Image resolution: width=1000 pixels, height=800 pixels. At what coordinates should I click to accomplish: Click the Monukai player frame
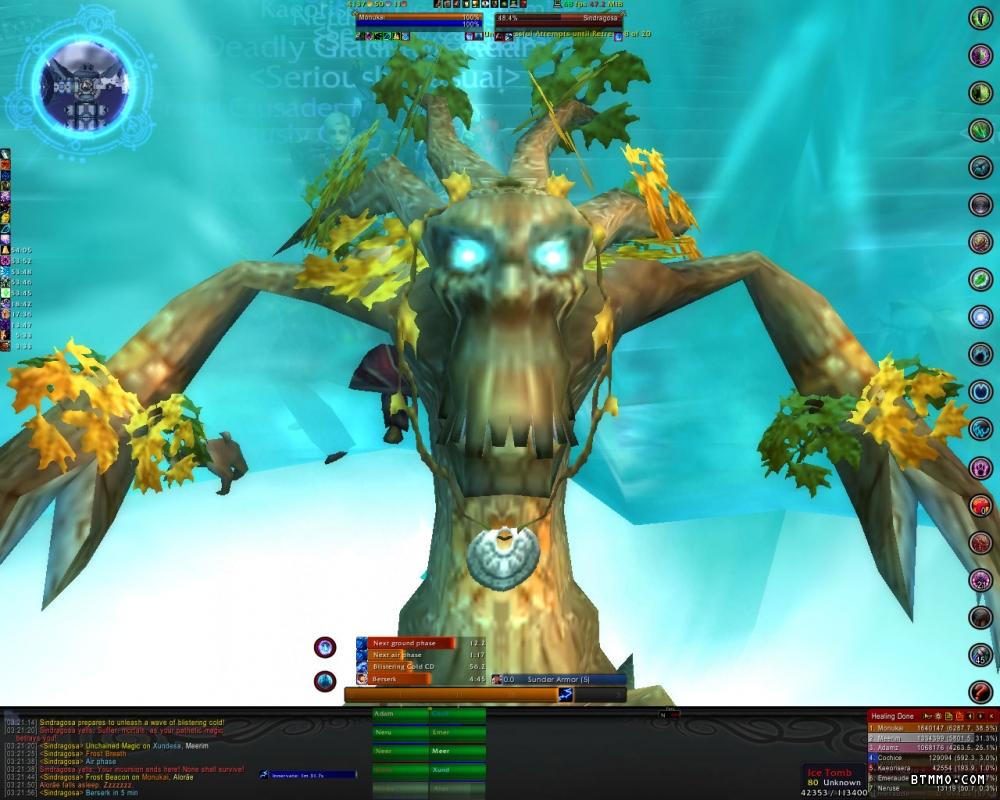(419, 18)
